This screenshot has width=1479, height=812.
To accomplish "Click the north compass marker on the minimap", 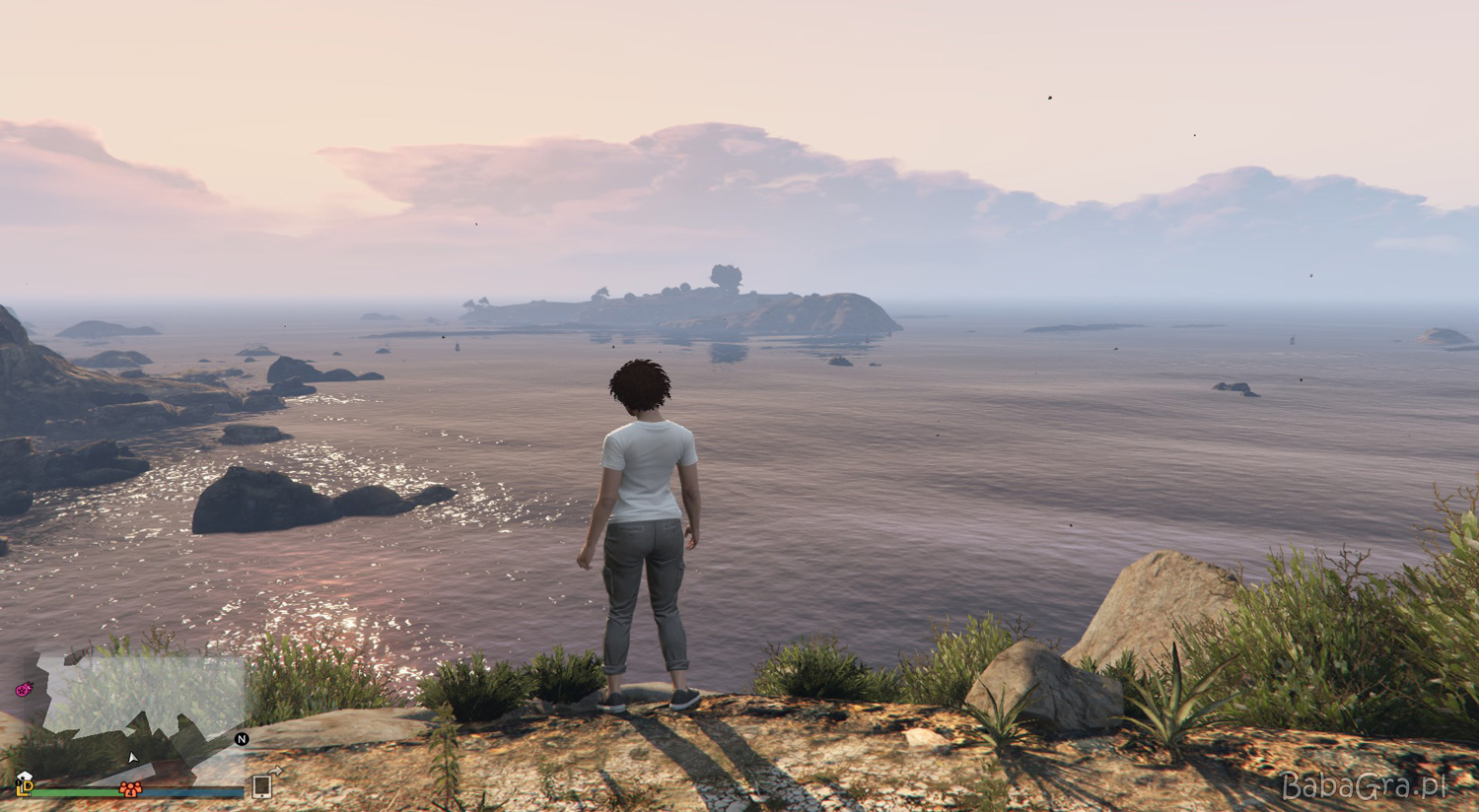I will click(x=242, y=738).
